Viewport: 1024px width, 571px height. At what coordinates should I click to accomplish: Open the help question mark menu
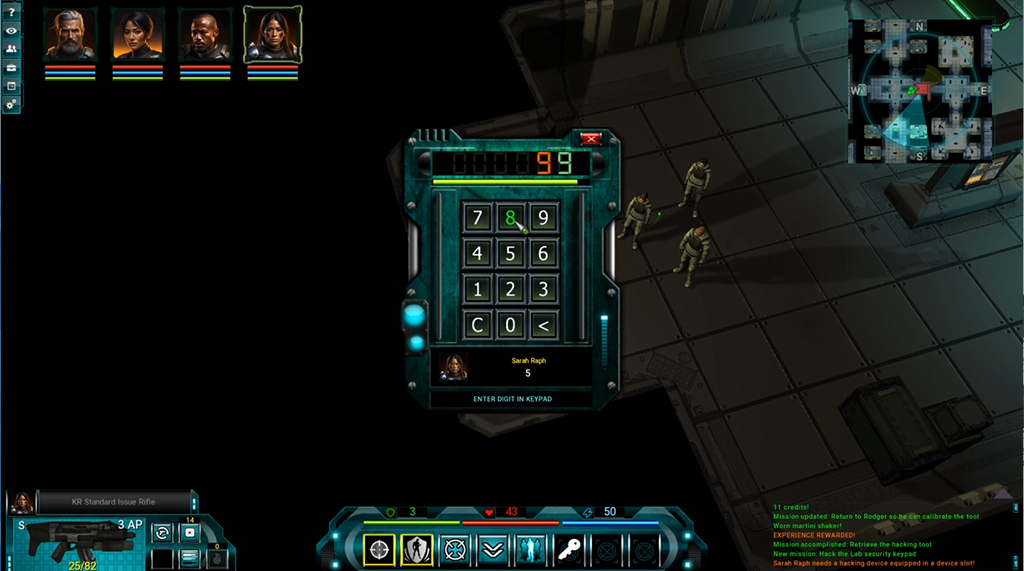click(11, 10)
